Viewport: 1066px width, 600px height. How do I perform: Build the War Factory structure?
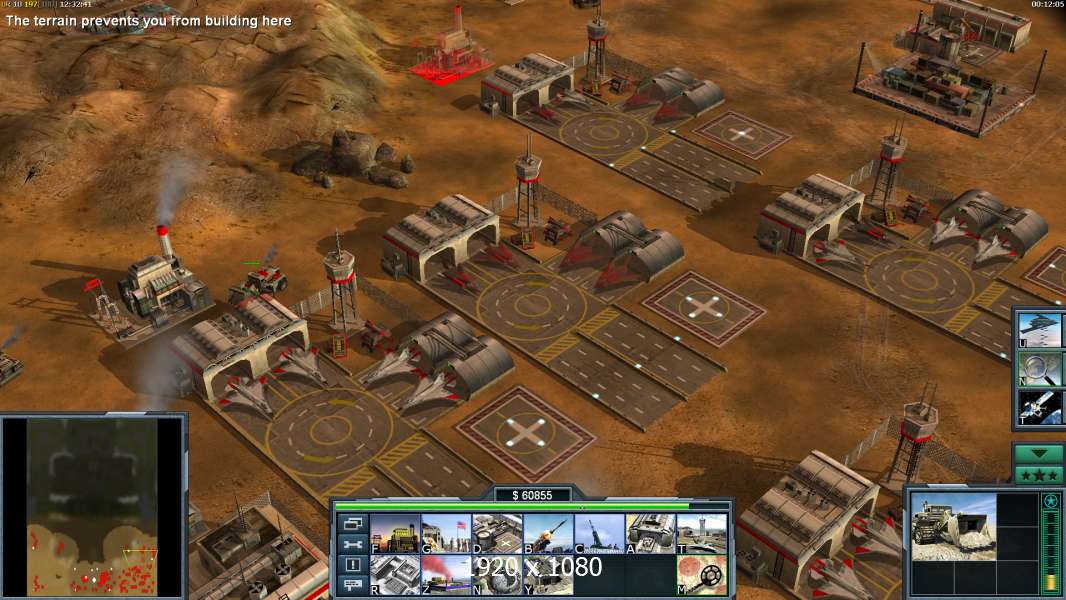[650, 534]
